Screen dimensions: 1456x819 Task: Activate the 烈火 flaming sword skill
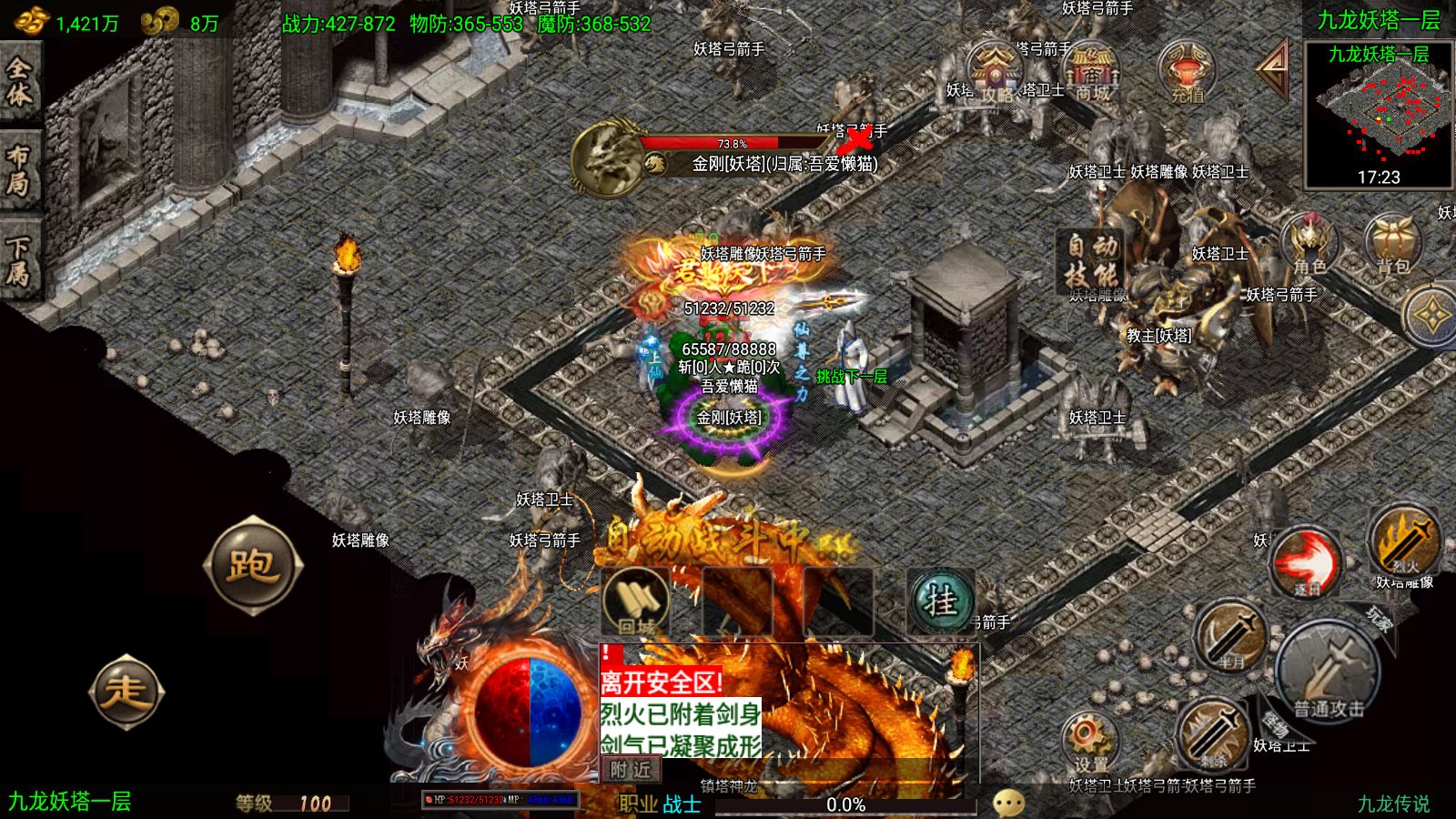pyautogui.click(x=1404, y=542)
